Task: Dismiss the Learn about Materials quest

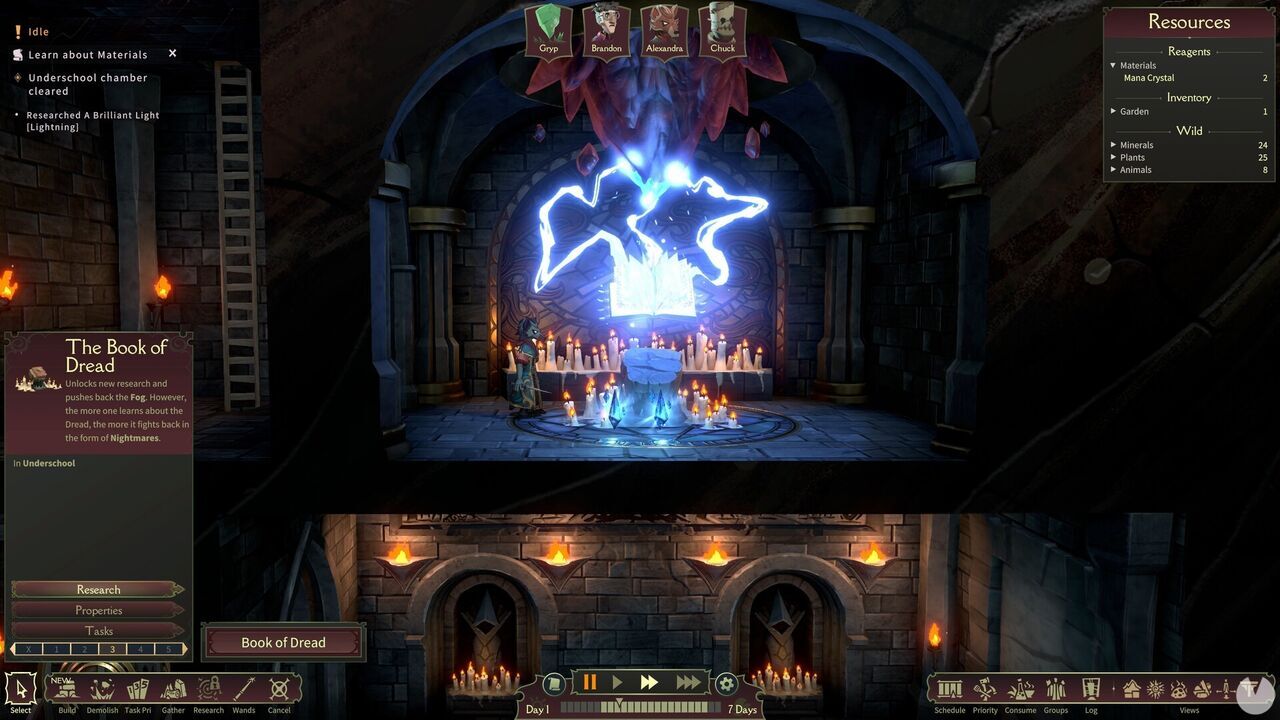Action: tap(172, 54)
